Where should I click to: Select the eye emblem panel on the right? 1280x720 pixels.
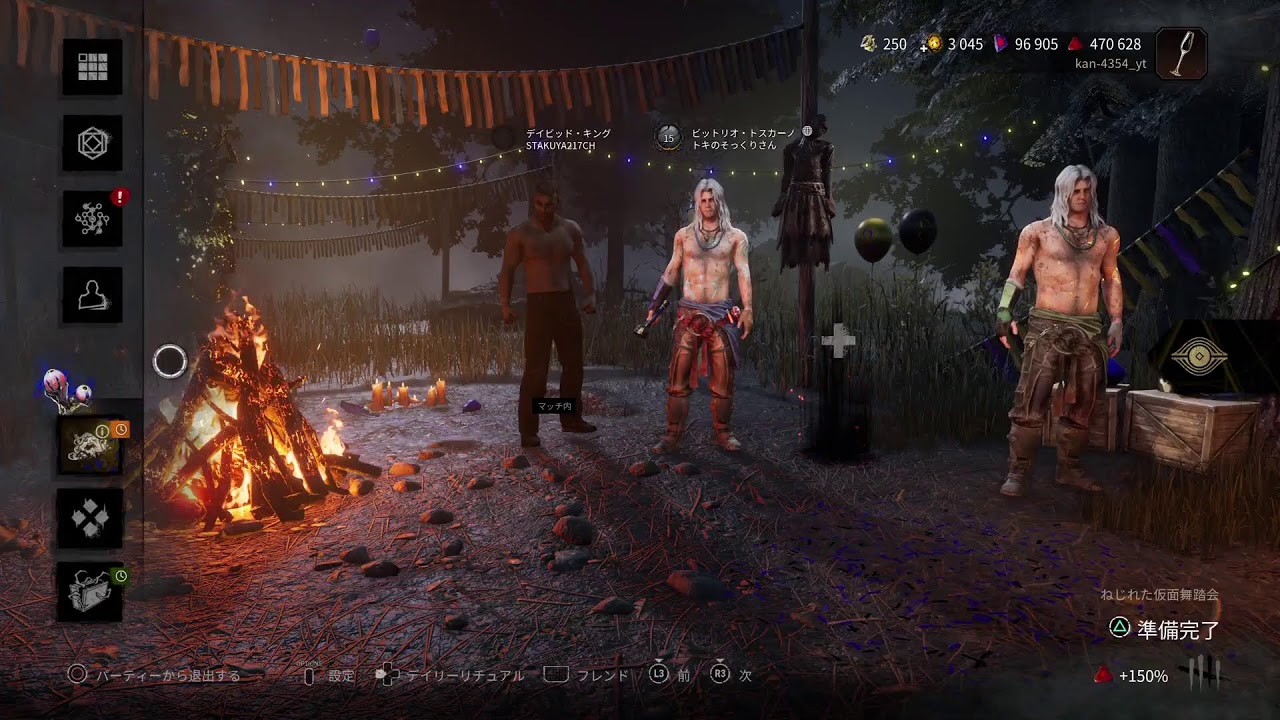(x=1199, y=359)
